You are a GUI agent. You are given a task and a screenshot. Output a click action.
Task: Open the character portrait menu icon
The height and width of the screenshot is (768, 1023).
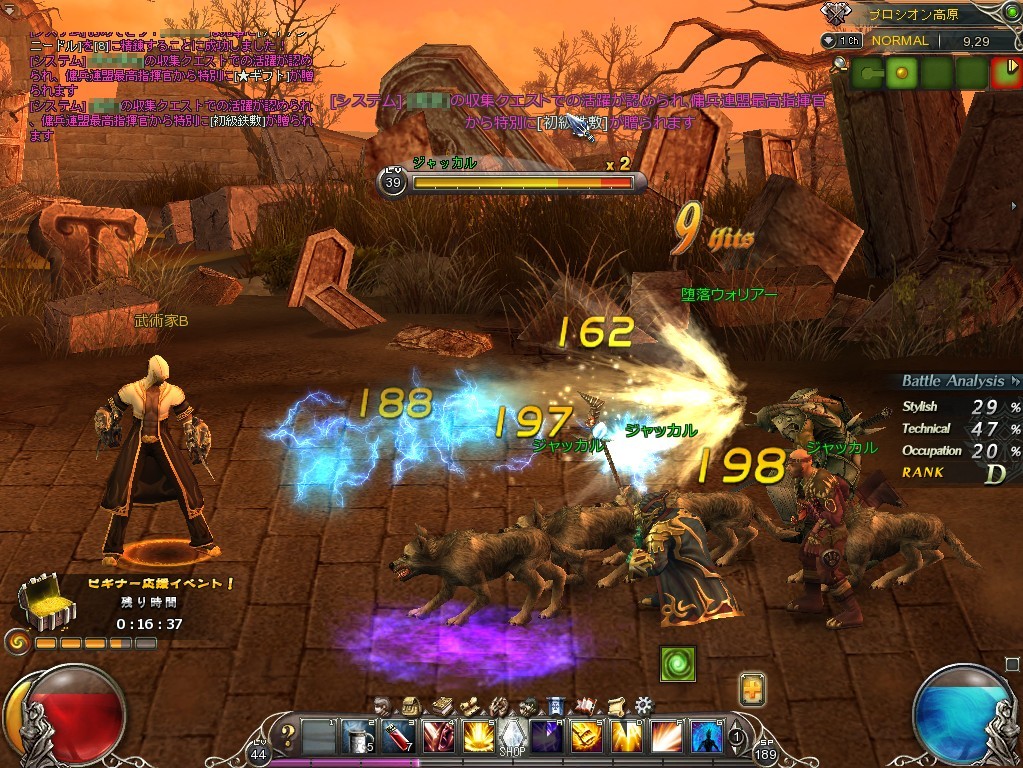[382, 705]
